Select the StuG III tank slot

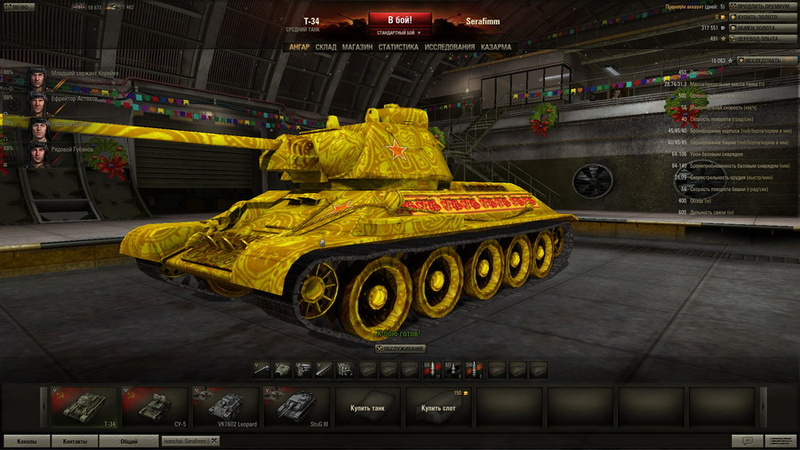tap(296, 407)
